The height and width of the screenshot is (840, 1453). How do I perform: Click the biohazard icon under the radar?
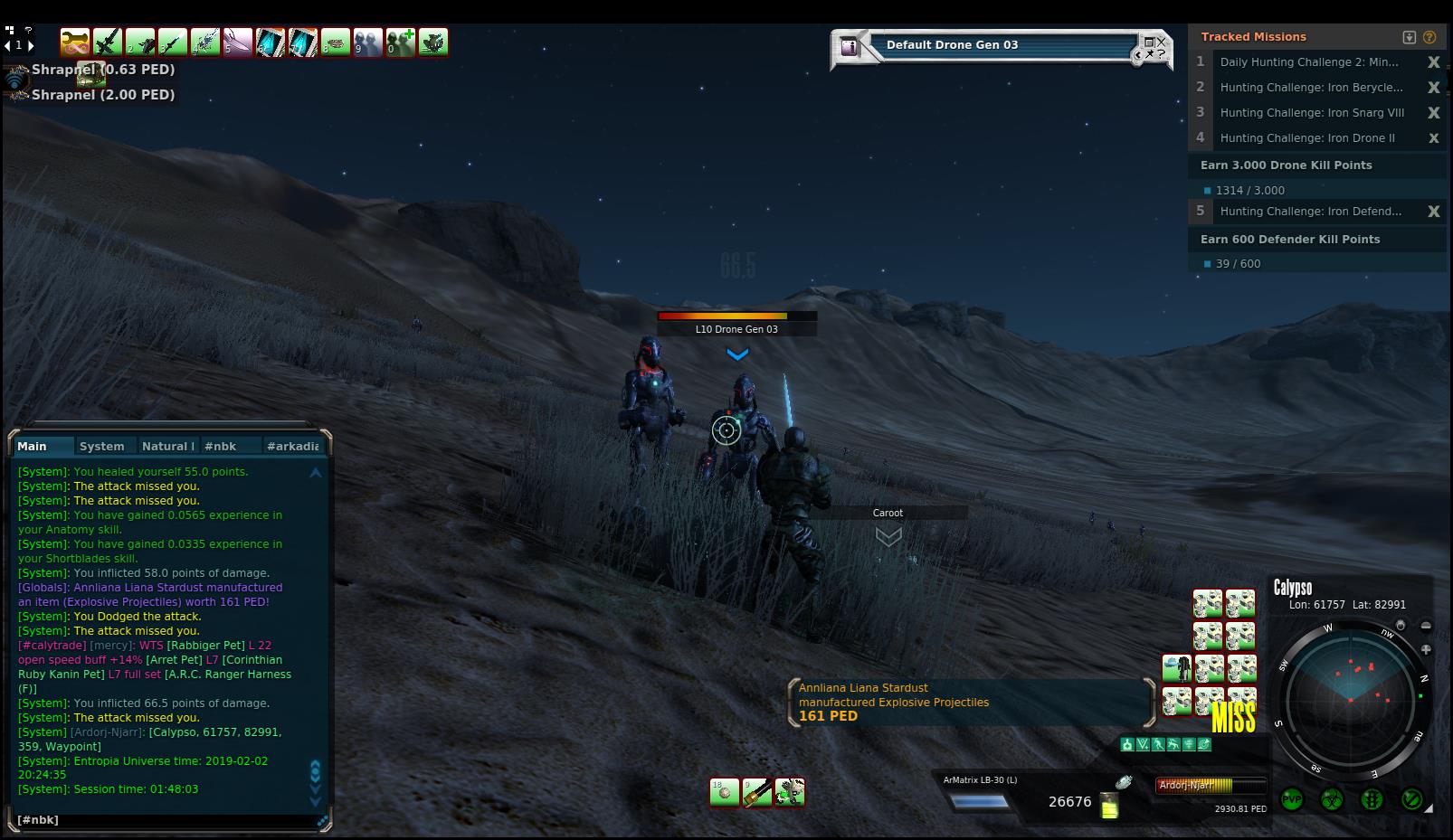point(1331,799)
